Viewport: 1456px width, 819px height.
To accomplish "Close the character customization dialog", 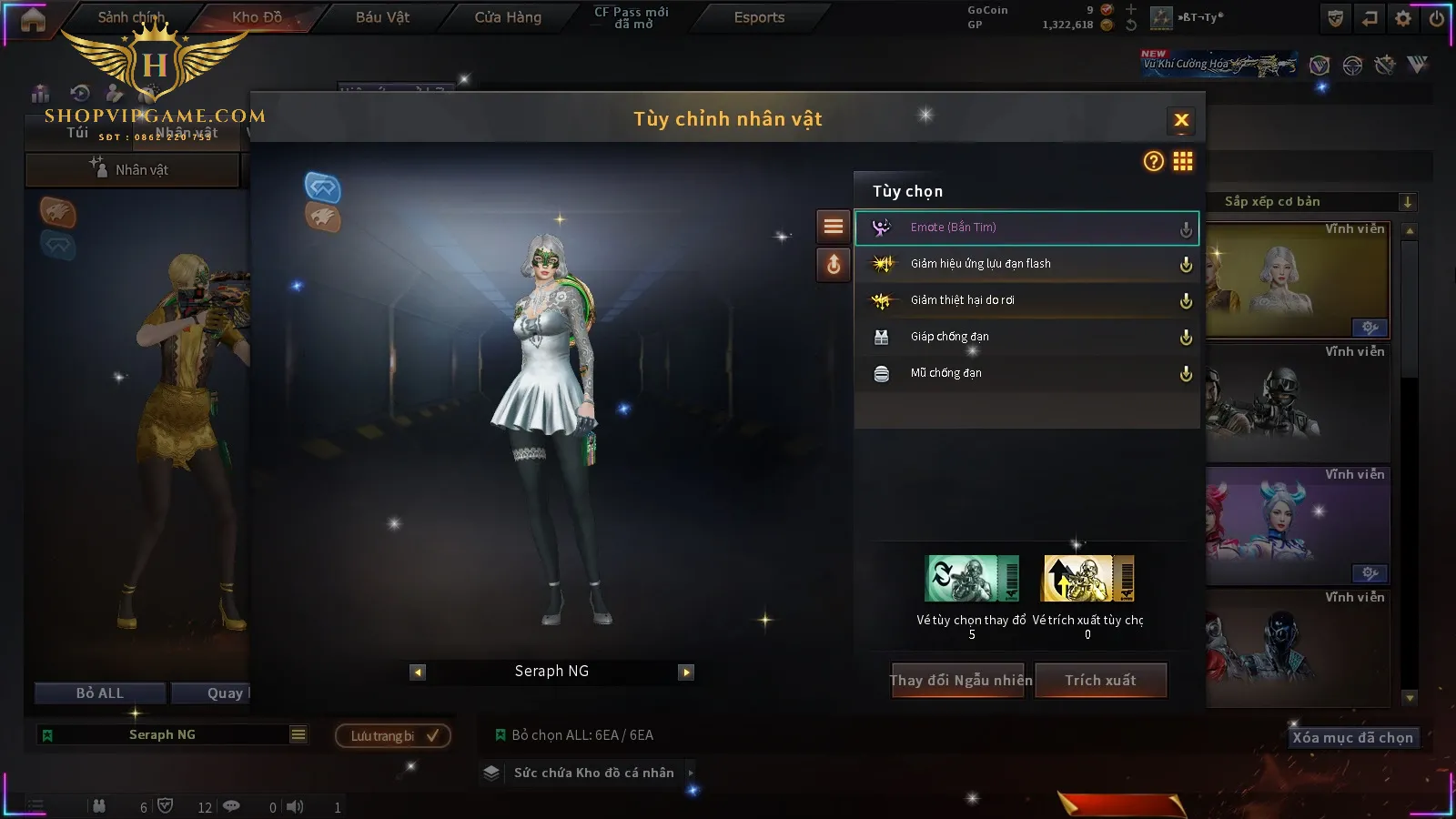I will point(1181,120).
